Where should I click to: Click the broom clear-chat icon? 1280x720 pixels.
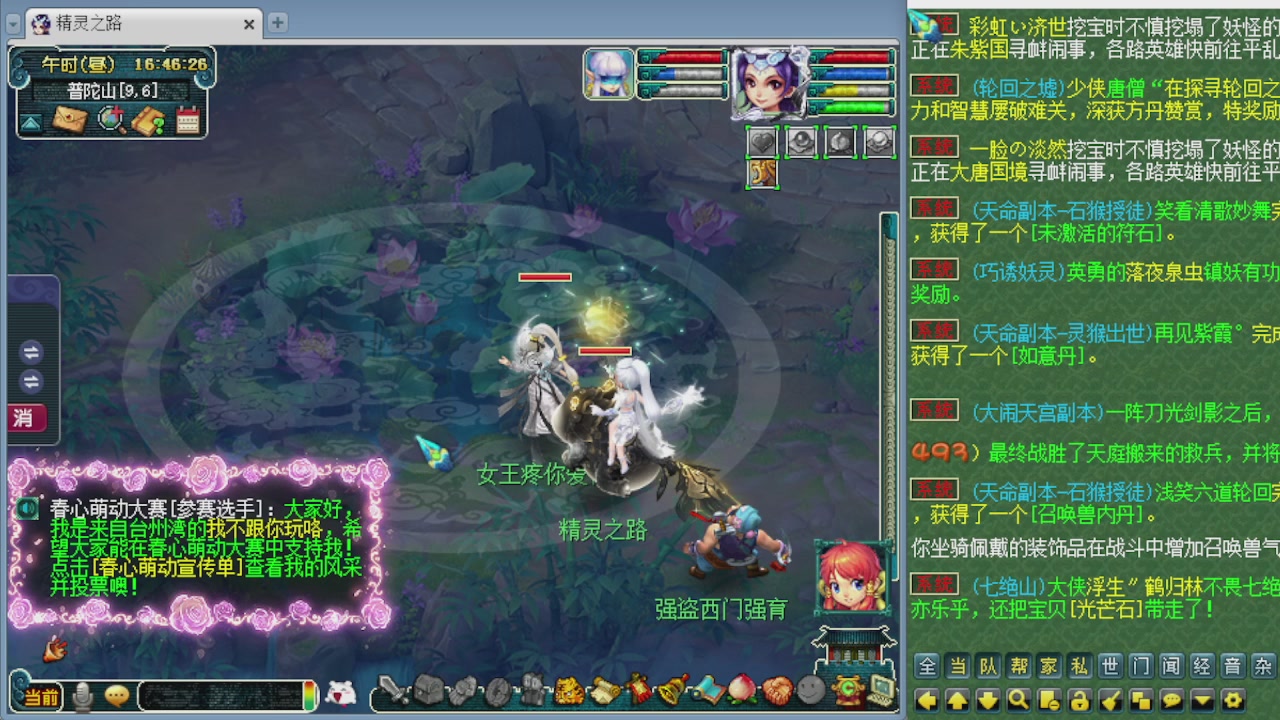[x=1109, y=699]
